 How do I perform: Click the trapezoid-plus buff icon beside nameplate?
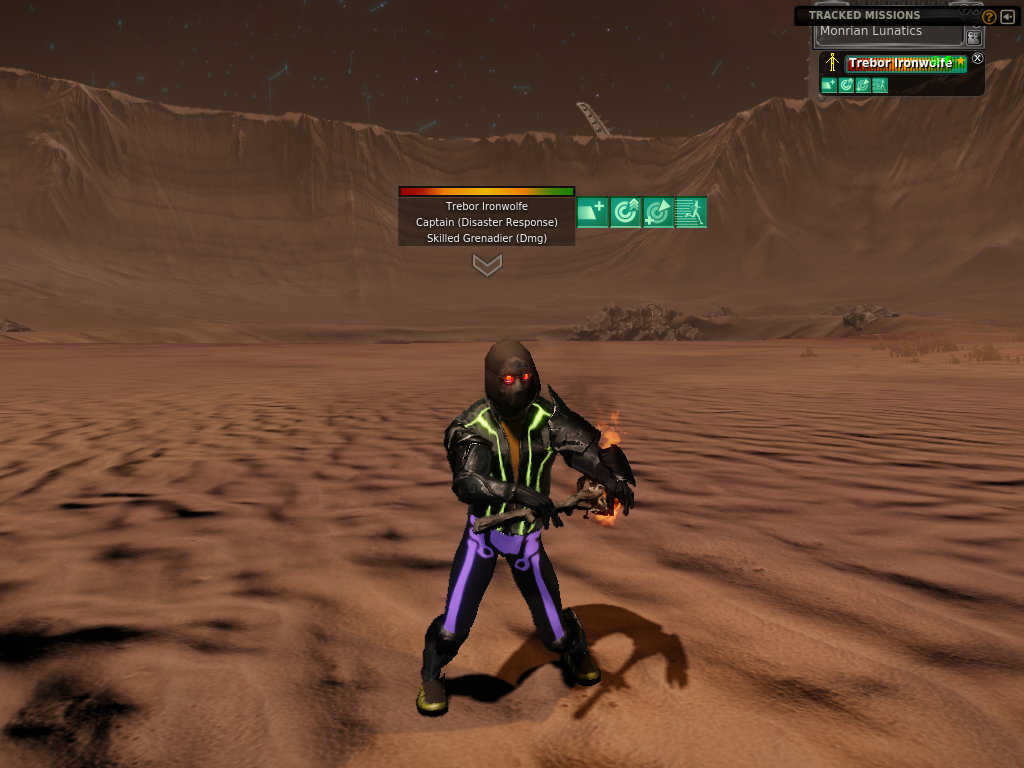point(593,212)
